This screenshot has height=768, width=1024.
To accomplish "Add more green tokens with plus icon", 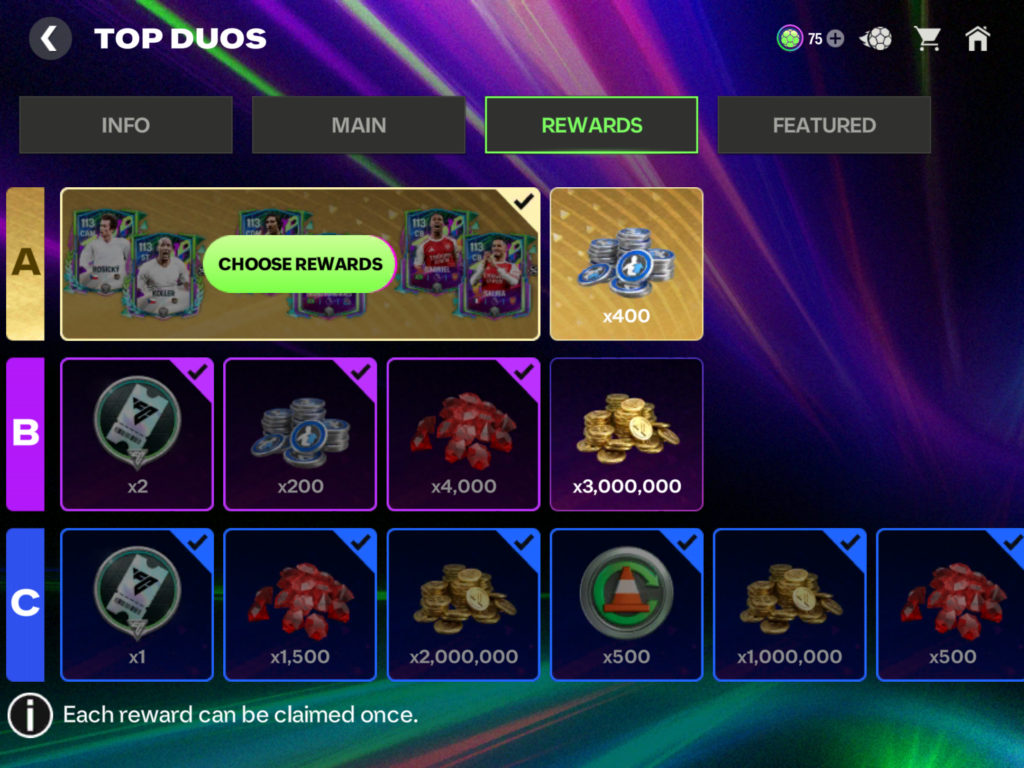I will 836,39.
